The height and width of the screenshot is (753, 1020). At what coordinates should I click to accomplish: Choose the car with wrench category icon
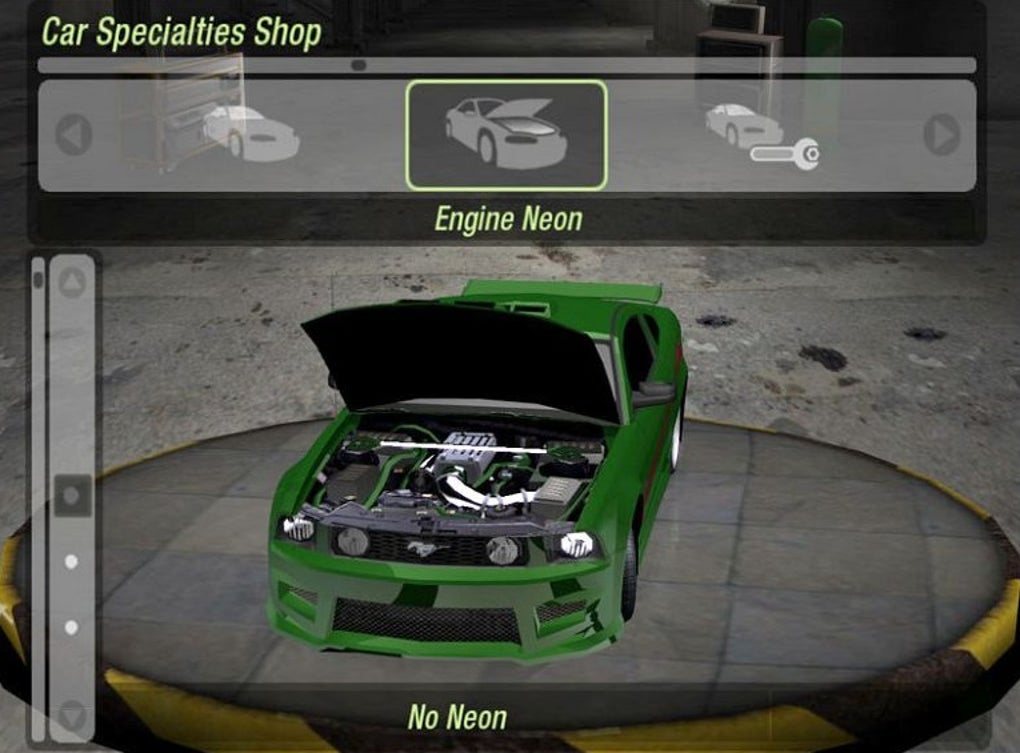click(x=760, y=135)
